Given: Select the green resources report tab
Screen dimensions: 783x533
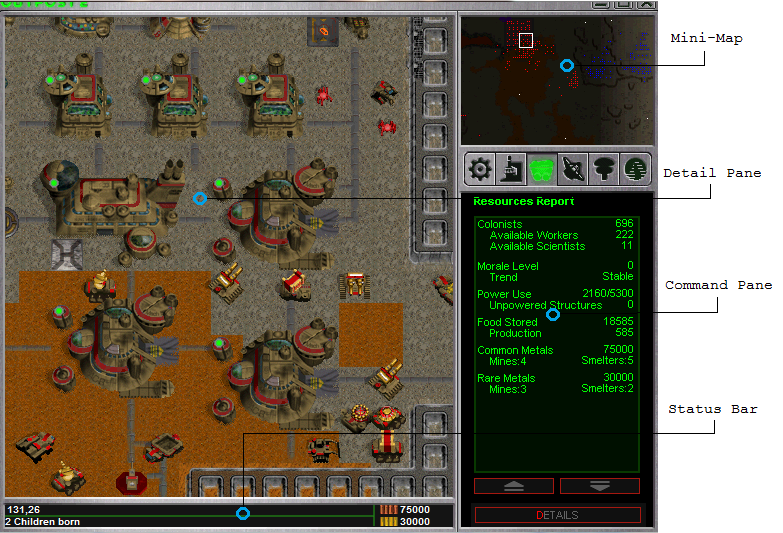Looking at the screenshot, I should 542,169.
